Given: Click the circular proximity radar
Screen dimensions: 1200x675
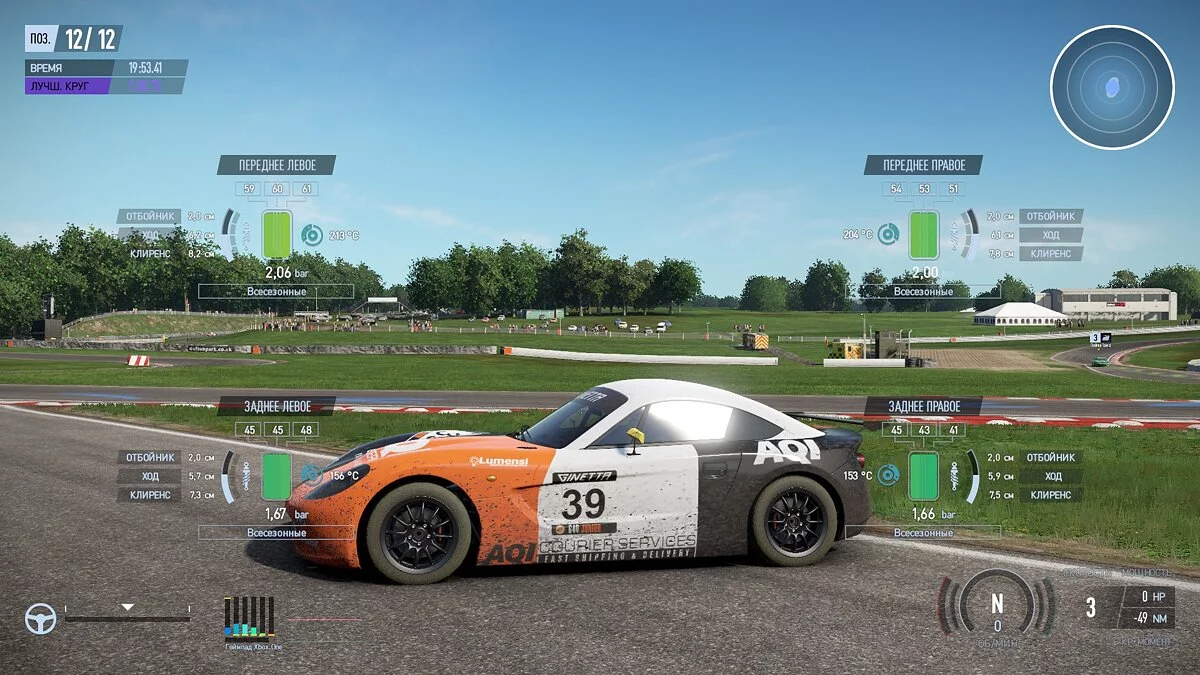Looking at the screenshot, I should click(x=1112, y=88).
